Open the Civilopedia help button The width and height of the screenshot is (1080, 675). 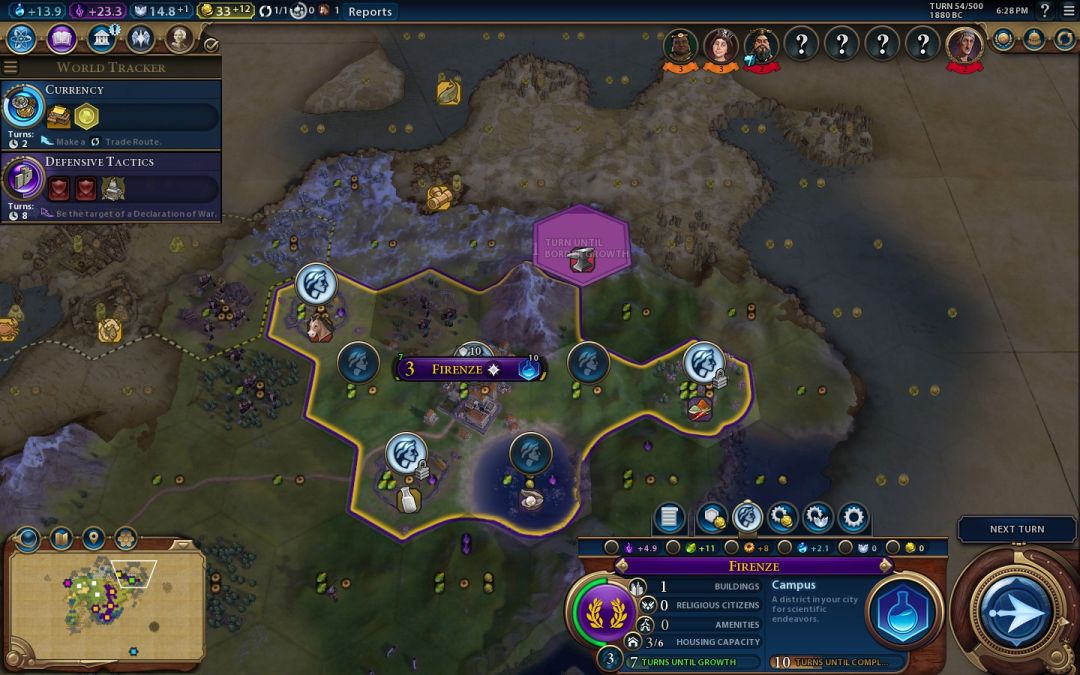1044,11
